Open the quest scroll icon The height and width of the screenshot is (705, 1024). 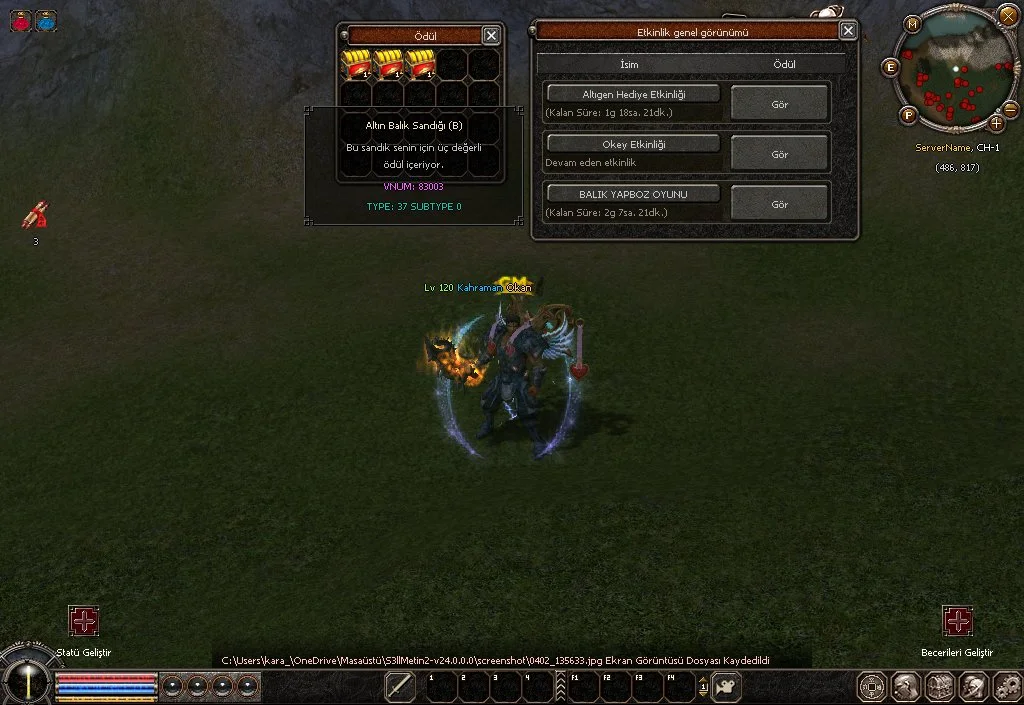(x=36, y=215)
